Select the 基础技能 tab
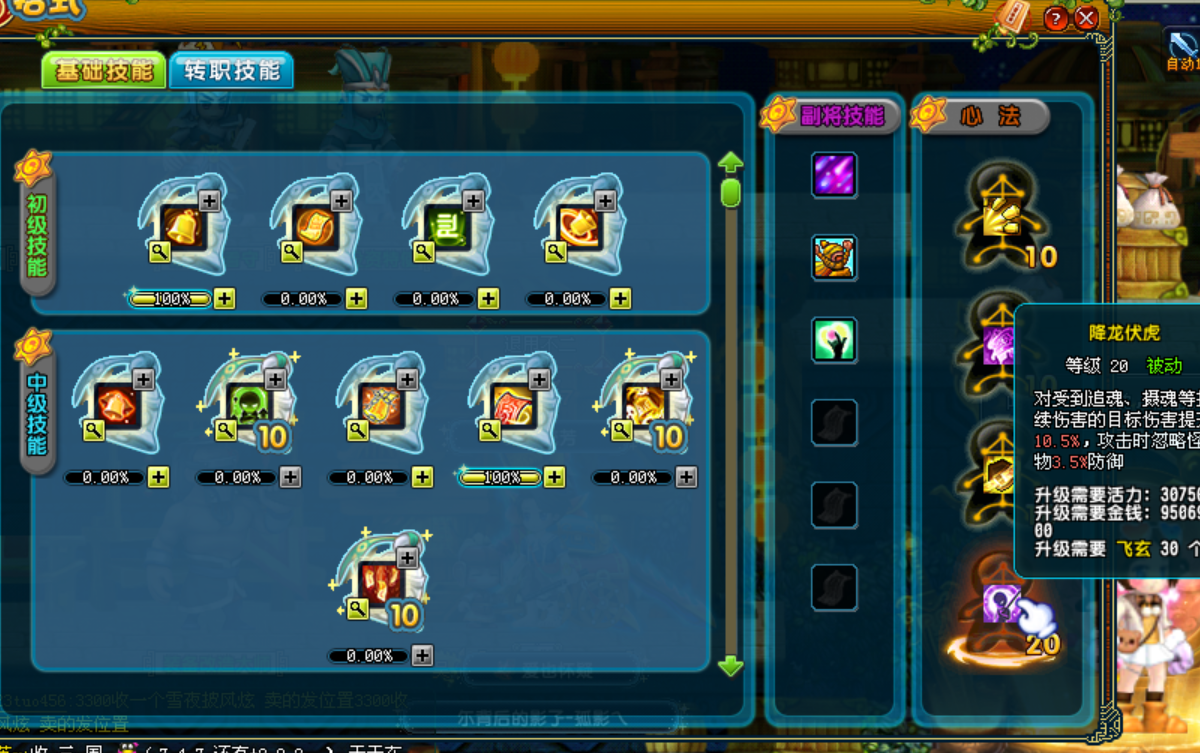 [103, 70]
